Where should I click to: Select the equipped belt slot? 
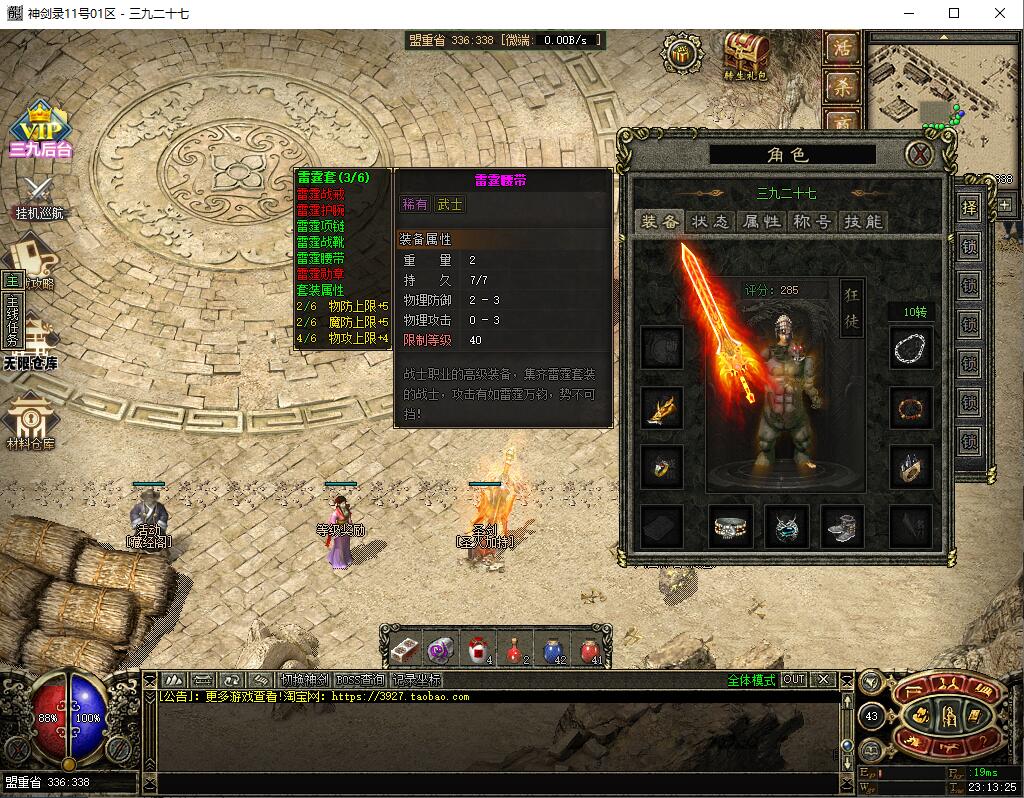[731, 527]
